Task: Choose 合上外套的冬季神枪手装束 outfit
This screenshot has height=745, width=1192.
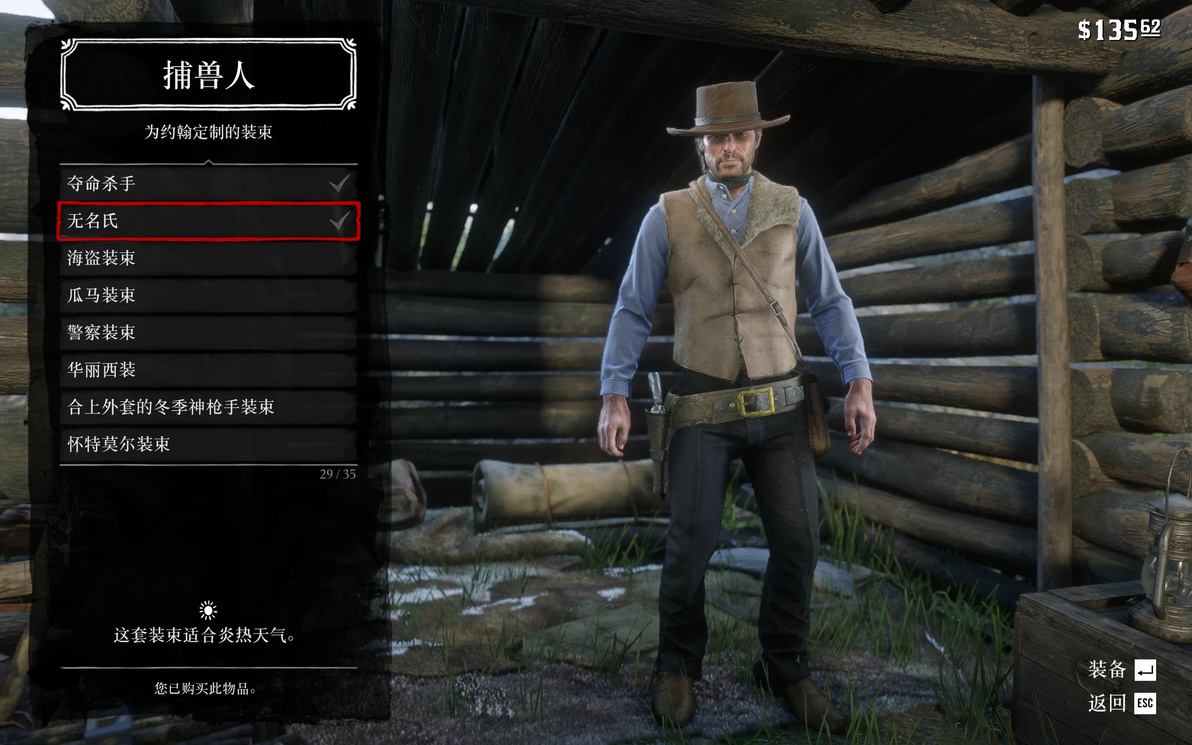Action: (x=208, y=407)
